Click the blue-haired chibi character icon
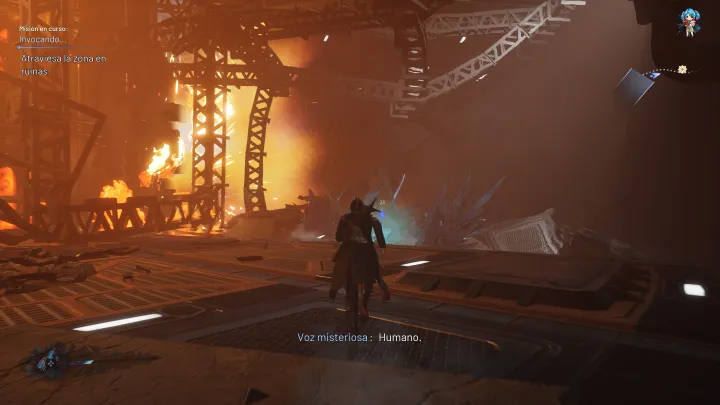720x405 pixels. [690, 21]
